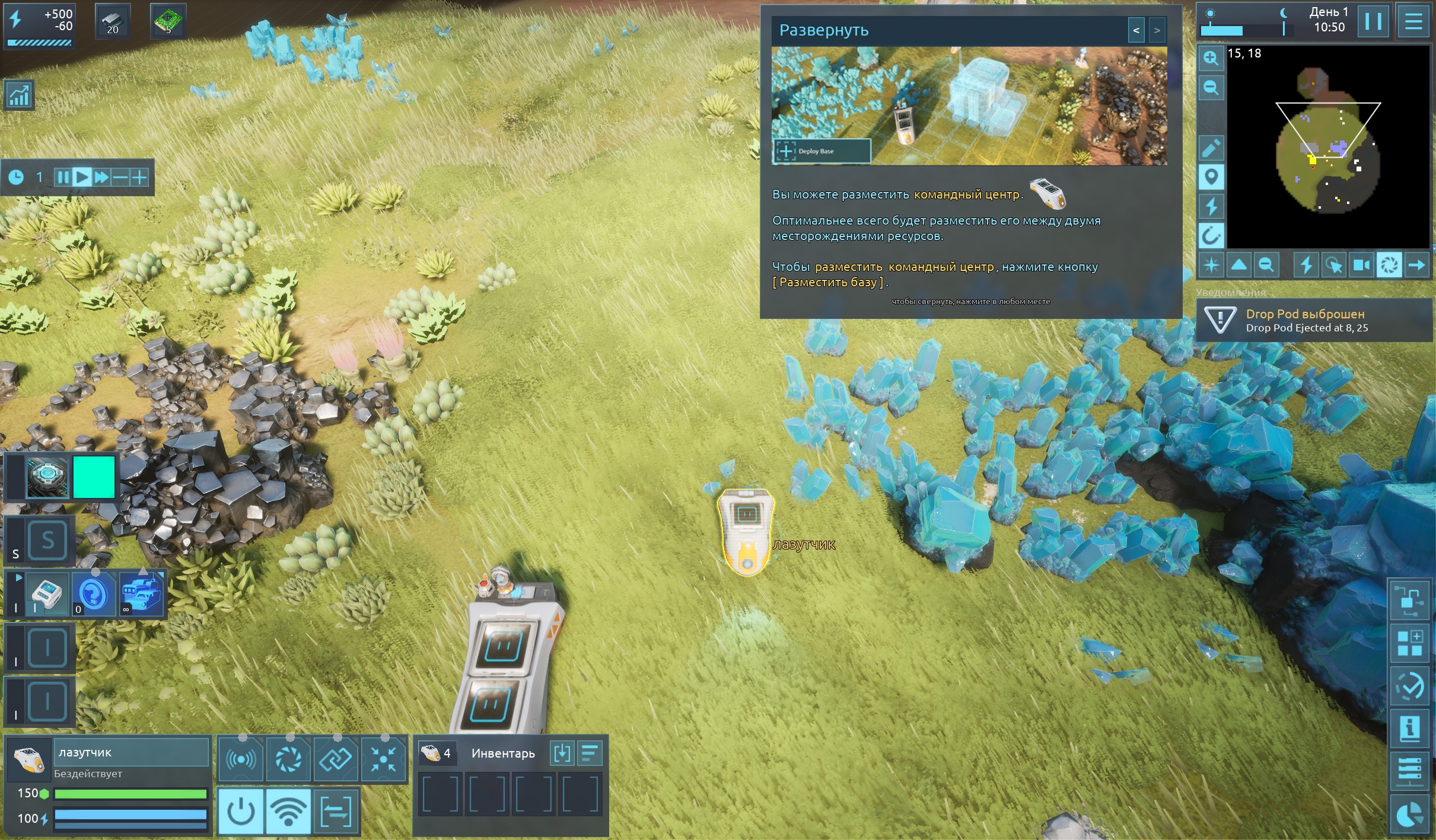Open the info panel button
This screenshot has width=1436, height=840.
tap(1409, 727)
